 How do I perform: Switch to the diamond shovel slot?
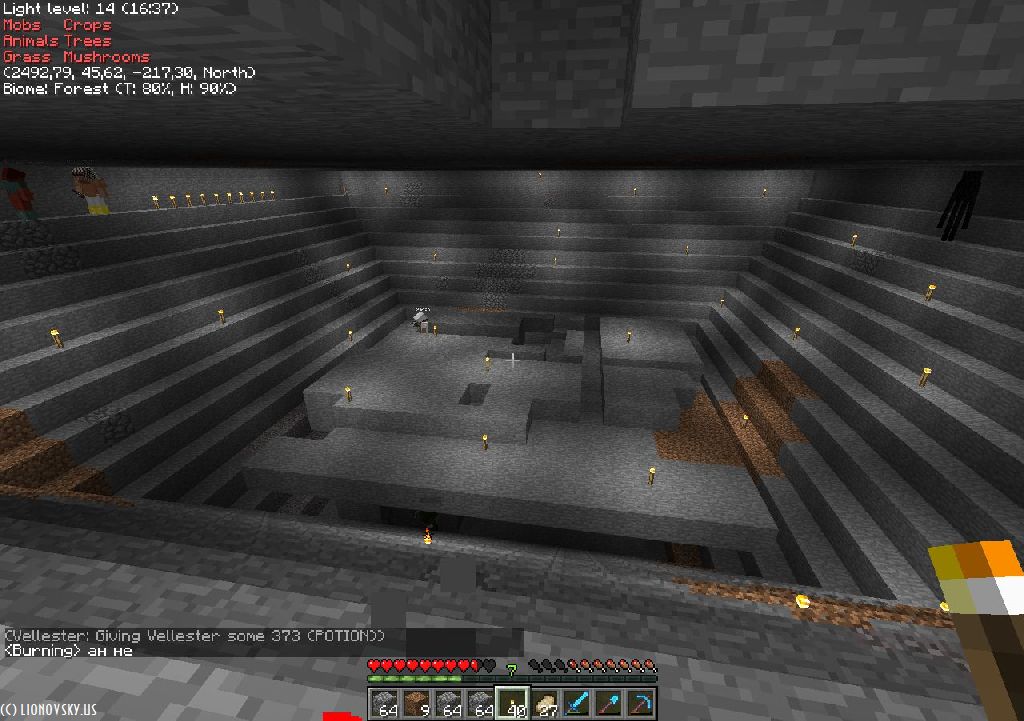click(x=608, y=704)
